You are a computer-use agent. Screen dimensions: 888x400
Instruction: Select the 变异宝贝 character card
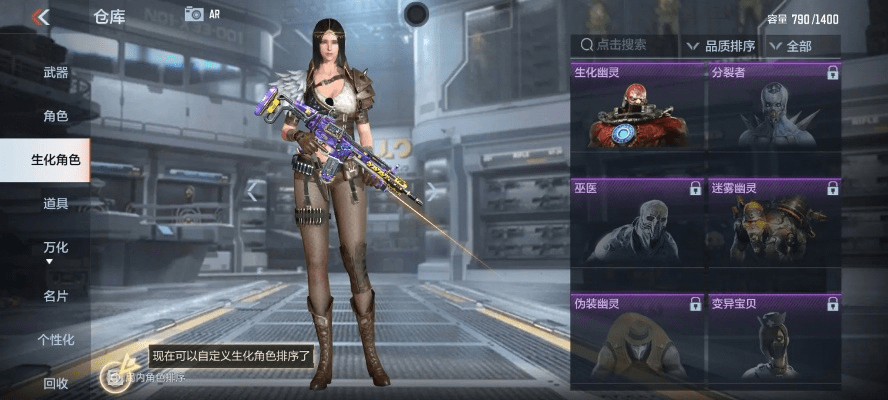click(774, 340)
